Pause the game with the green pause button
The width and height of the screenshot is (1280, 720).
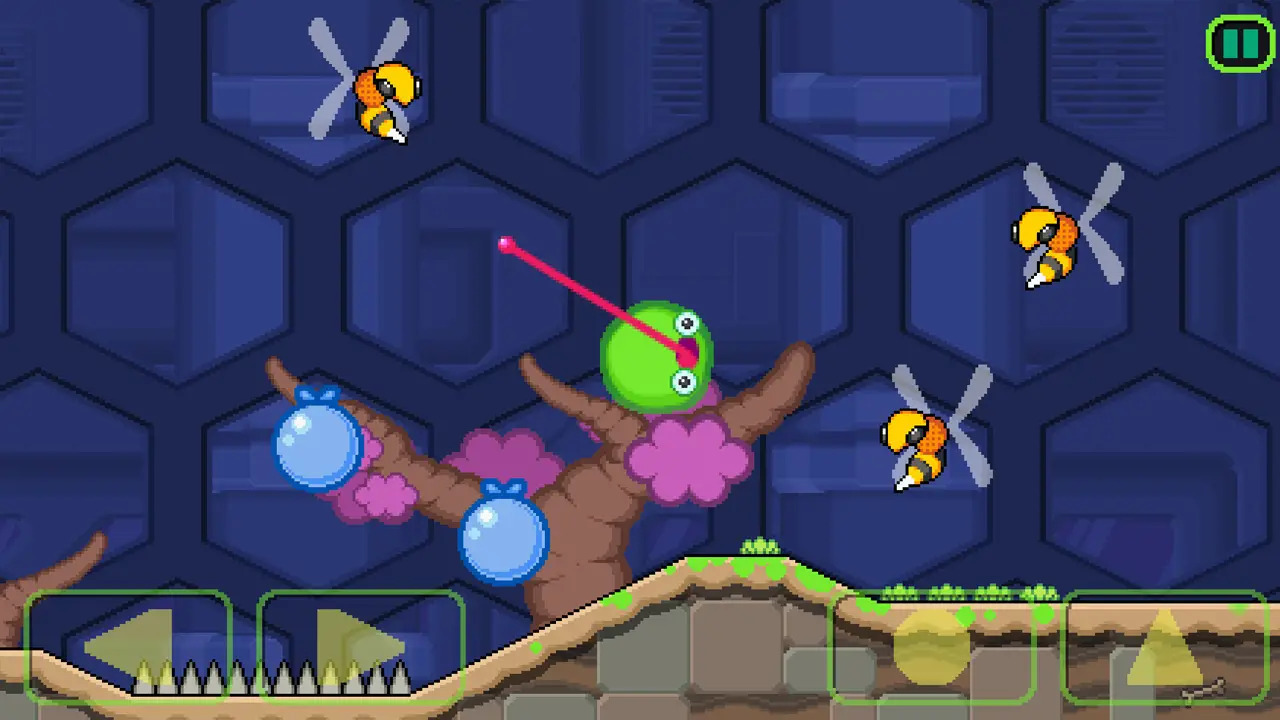pyautogui.click(x=1240, y=45)
